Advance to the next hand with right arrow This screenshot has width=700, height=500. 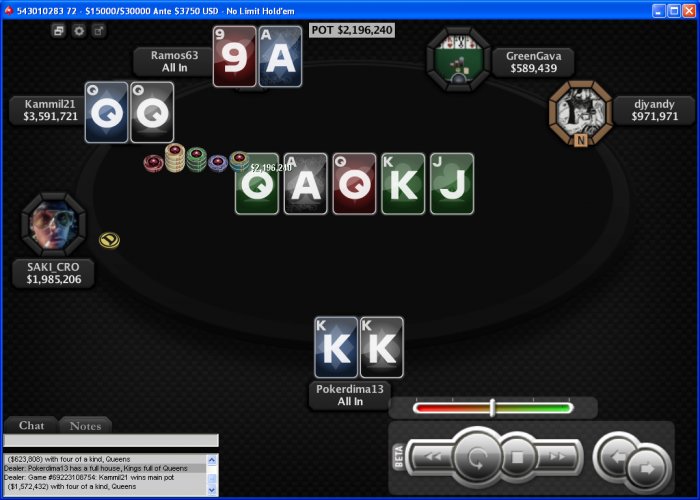coord(647,466)
